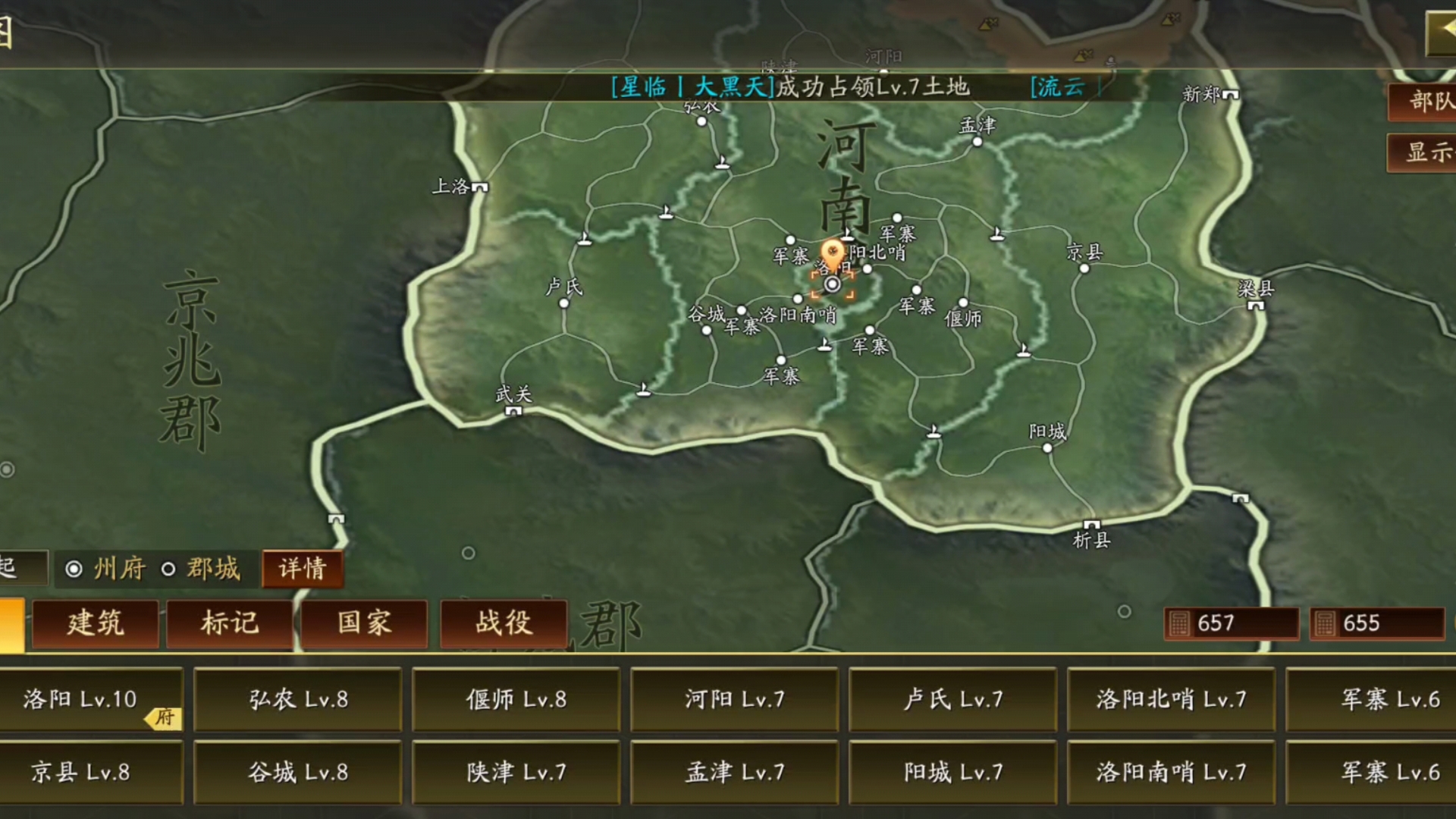Click the fort icon next to 武关
This screenshot has height=819, width=1456.
coord(513,411)
